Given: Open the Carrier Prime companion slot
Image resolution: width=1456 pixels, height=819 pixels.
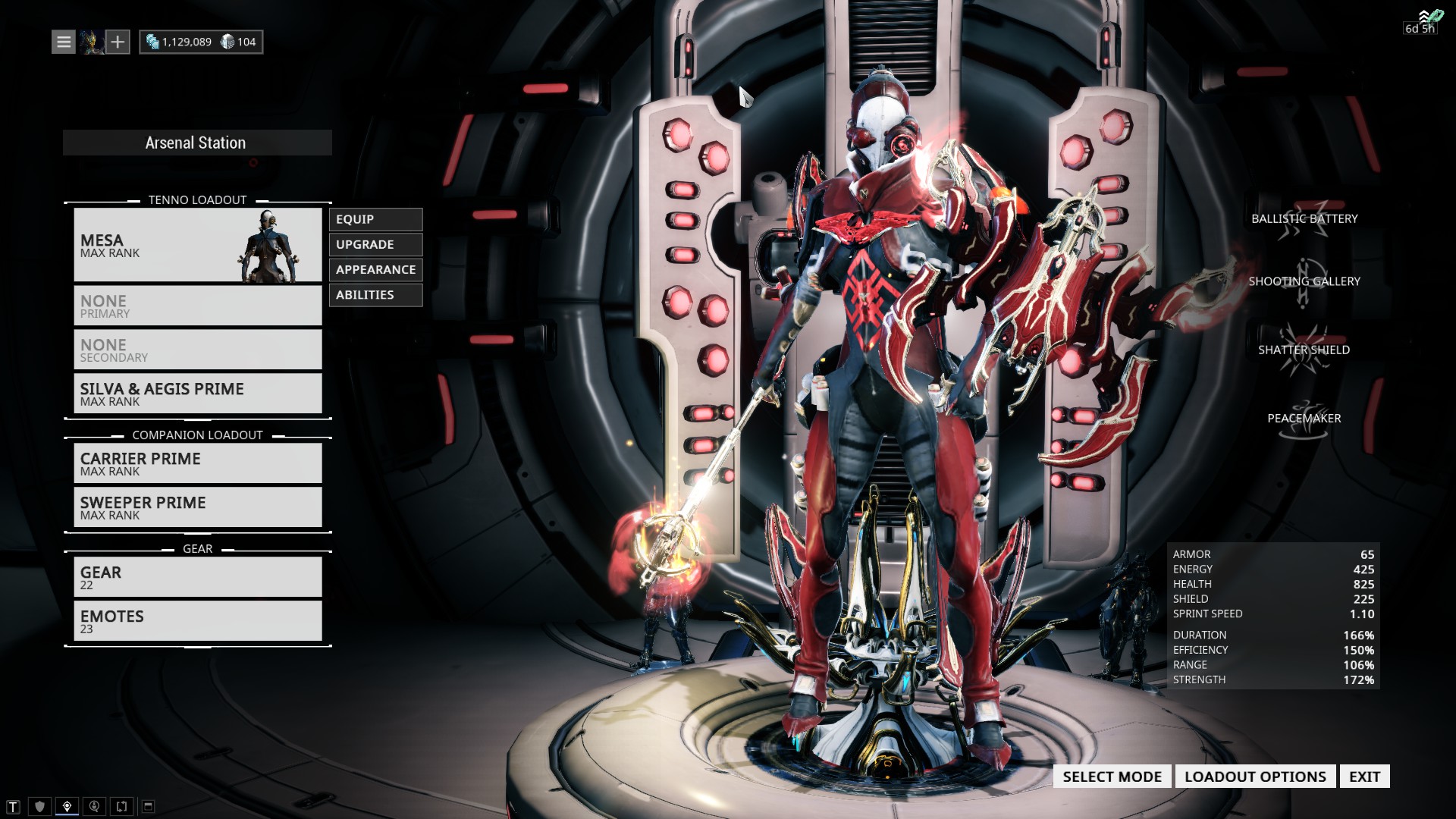Looking at the screenshot, I should 197,463.
